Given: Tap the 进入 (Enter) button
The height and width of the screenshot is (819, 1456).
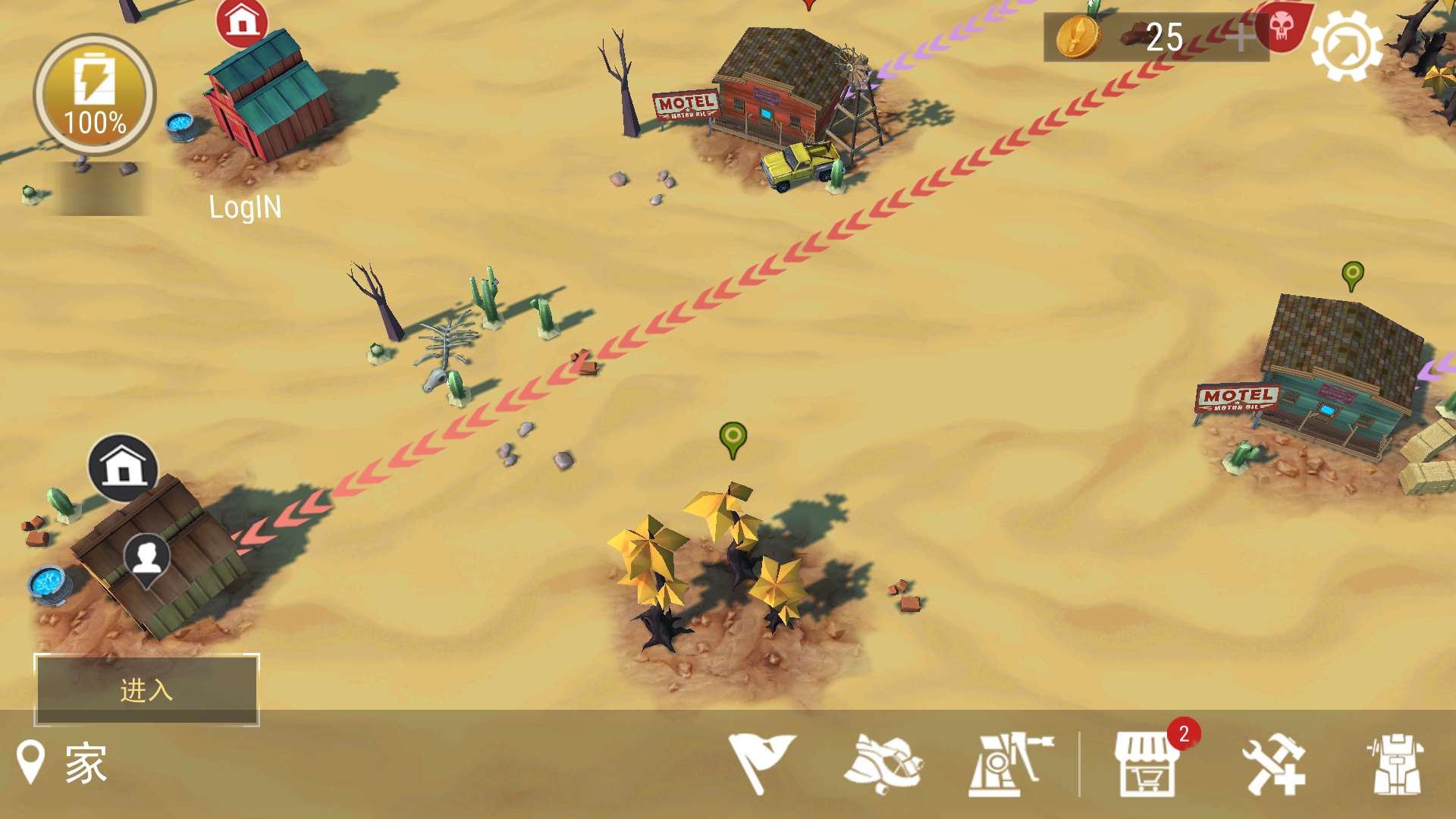Looking at the screenshot, I should pyautogui.click(x=146, y=690).
